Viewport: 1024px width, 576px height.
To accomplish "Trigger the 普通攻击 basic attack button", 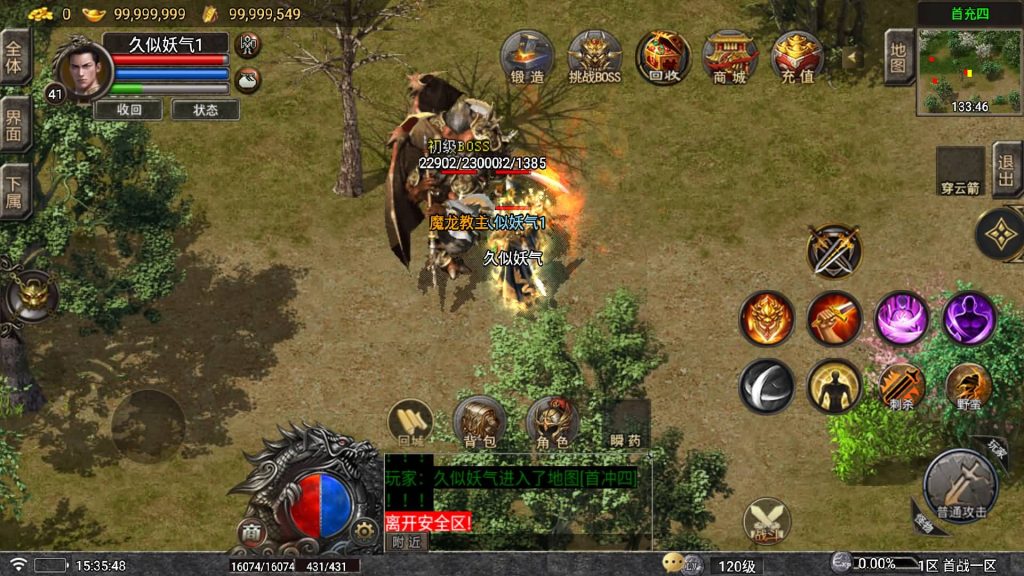I will click(960, 485).
